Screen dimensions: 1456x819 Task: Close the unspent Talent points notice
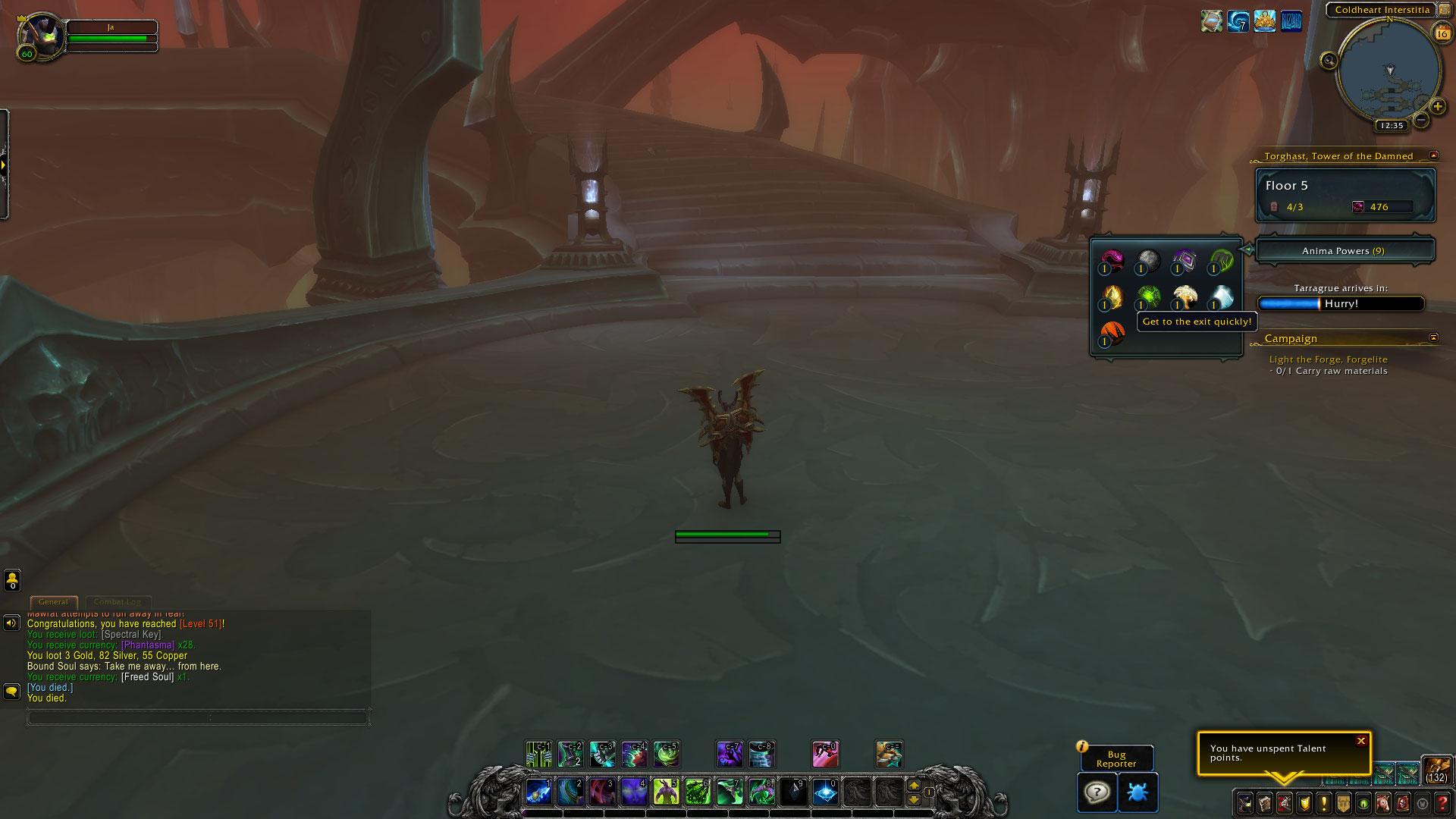coord(1360,741)
